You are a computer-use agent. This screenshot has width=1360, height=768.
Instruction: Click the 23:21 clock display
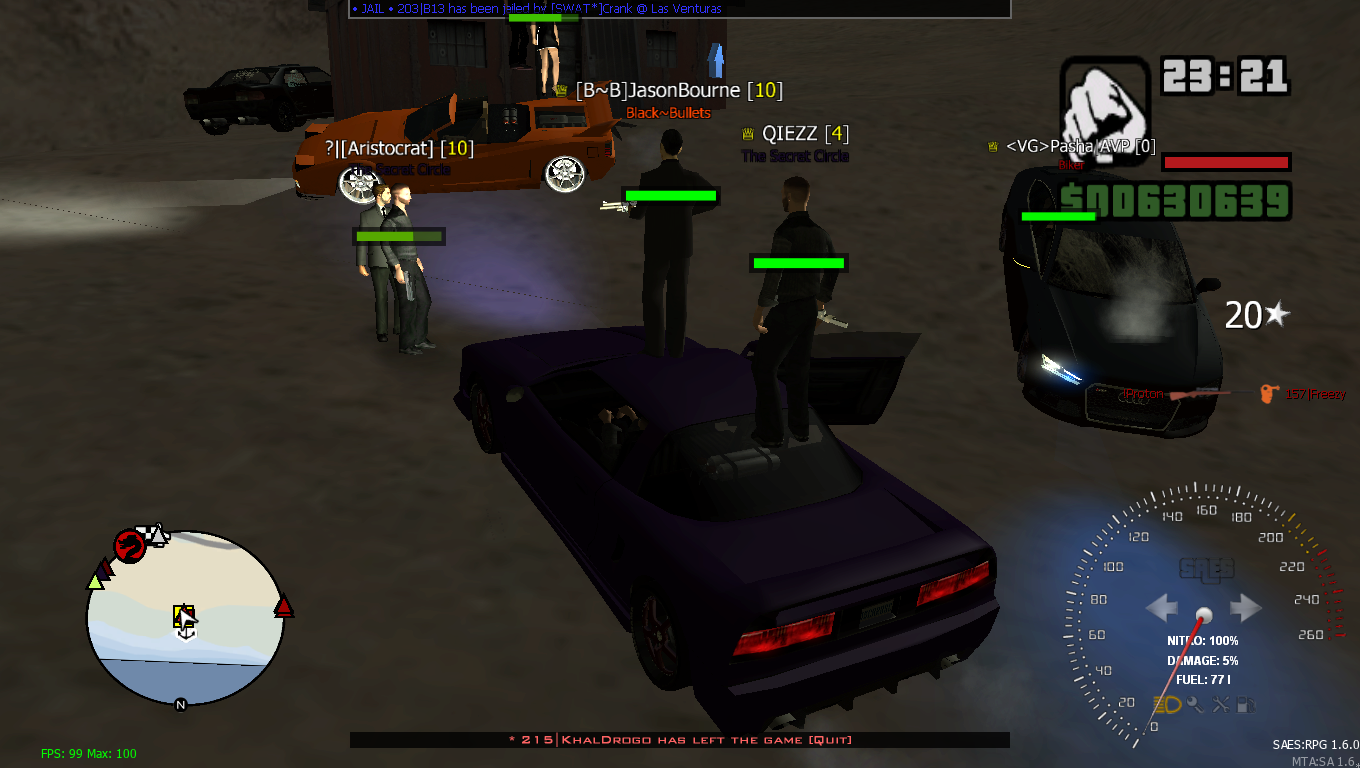pyautogui.click(x=1222, y=73)
